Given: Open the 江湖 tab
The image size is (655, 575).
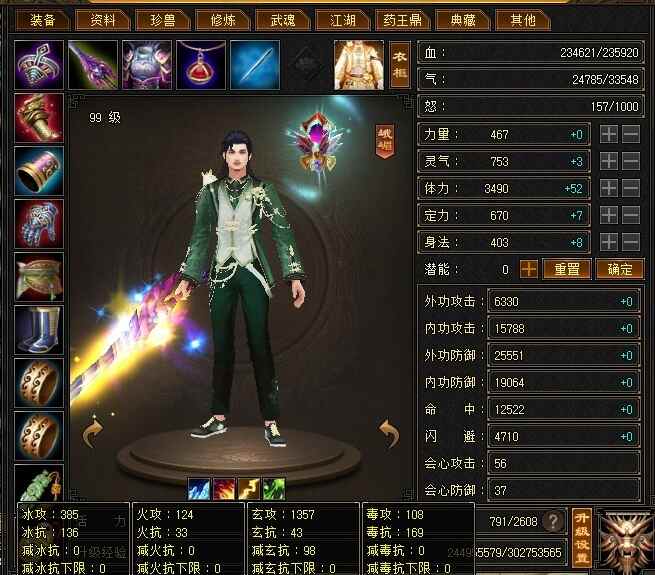Looking at the screenshot, I should [x=342, y=20].
